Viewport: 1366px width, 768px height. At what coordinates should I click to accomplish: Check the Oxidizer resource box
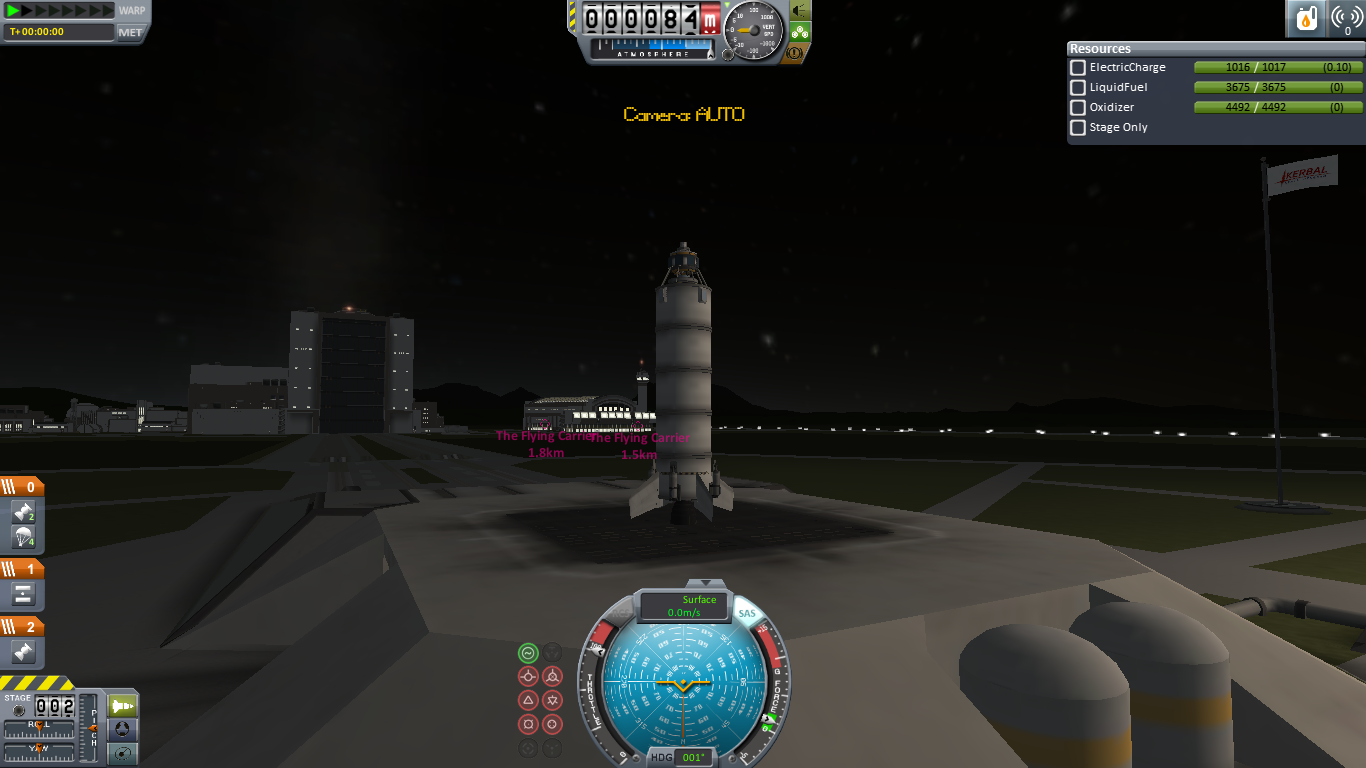[1078, 108]
